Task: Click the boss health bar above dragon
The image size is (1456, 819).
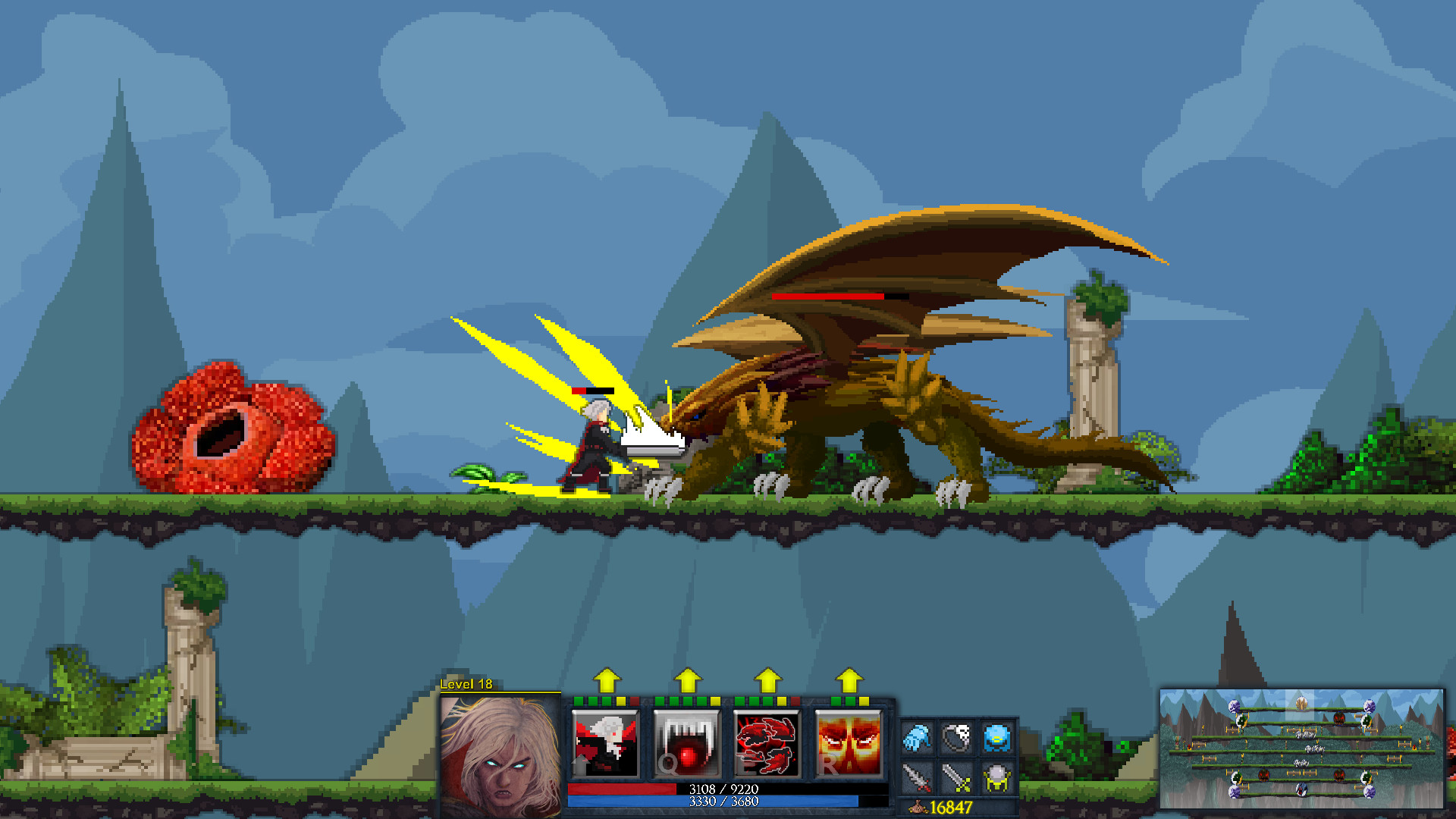Action: (830, 297)
